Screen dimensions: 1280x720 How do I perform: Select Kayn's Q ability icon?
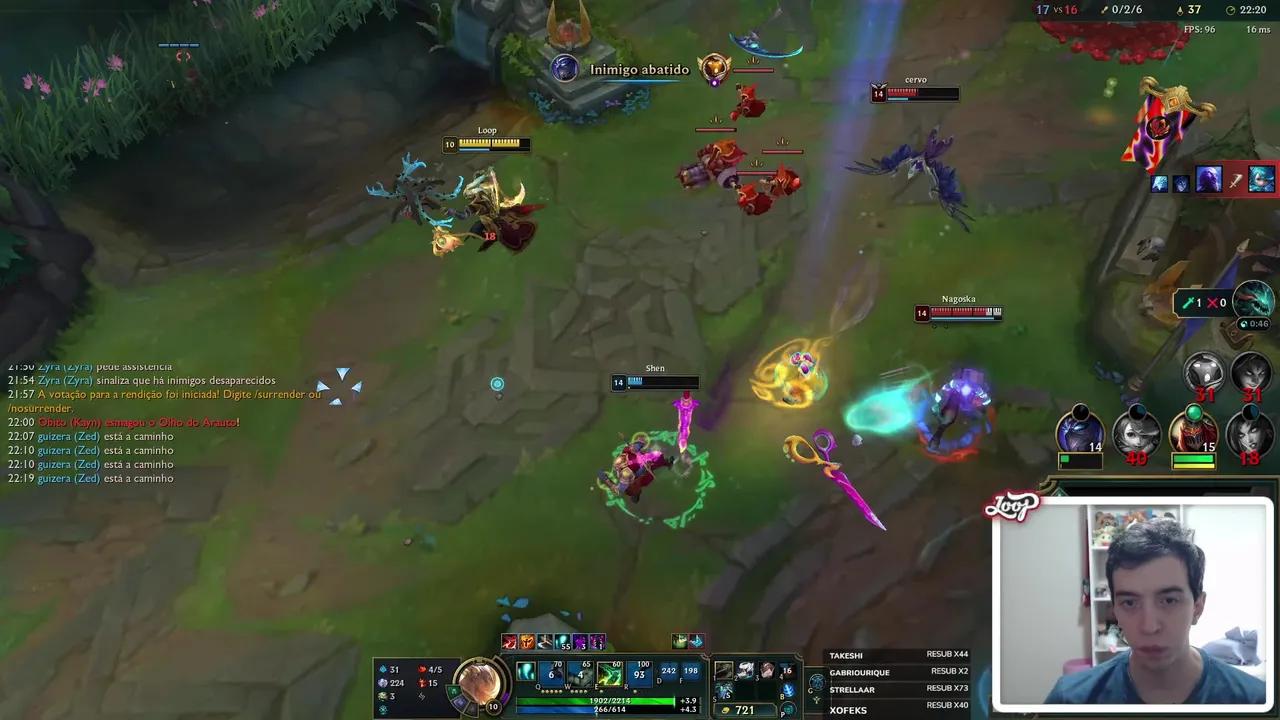click(551, 674)
